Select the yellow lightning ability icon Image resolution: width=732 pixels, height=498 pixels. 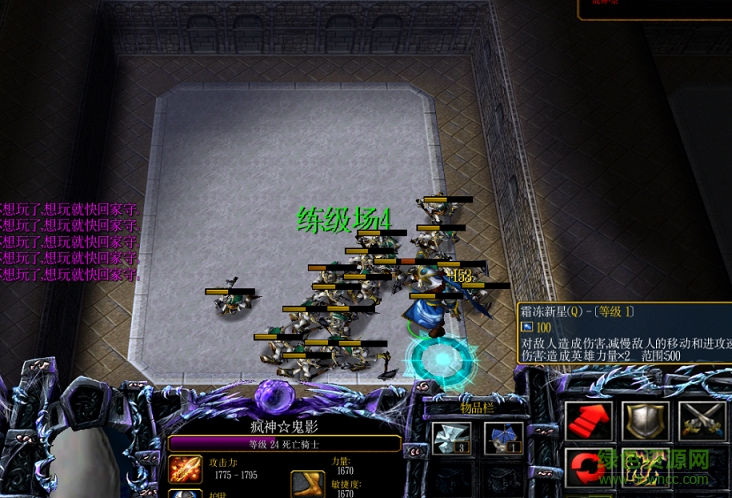point(645,468)
